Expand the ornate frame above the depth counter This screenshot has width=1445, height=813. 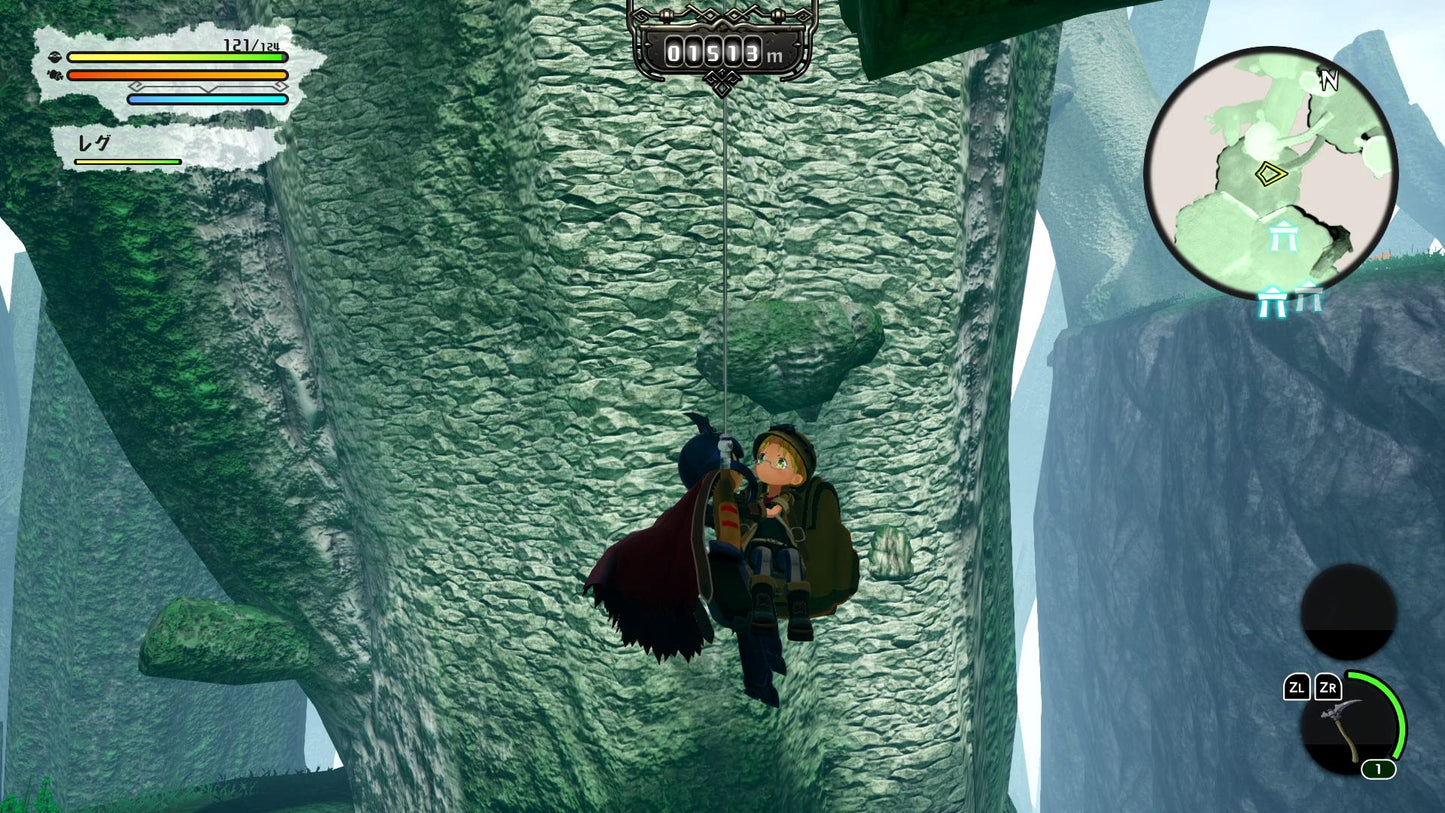pos(722,12)
